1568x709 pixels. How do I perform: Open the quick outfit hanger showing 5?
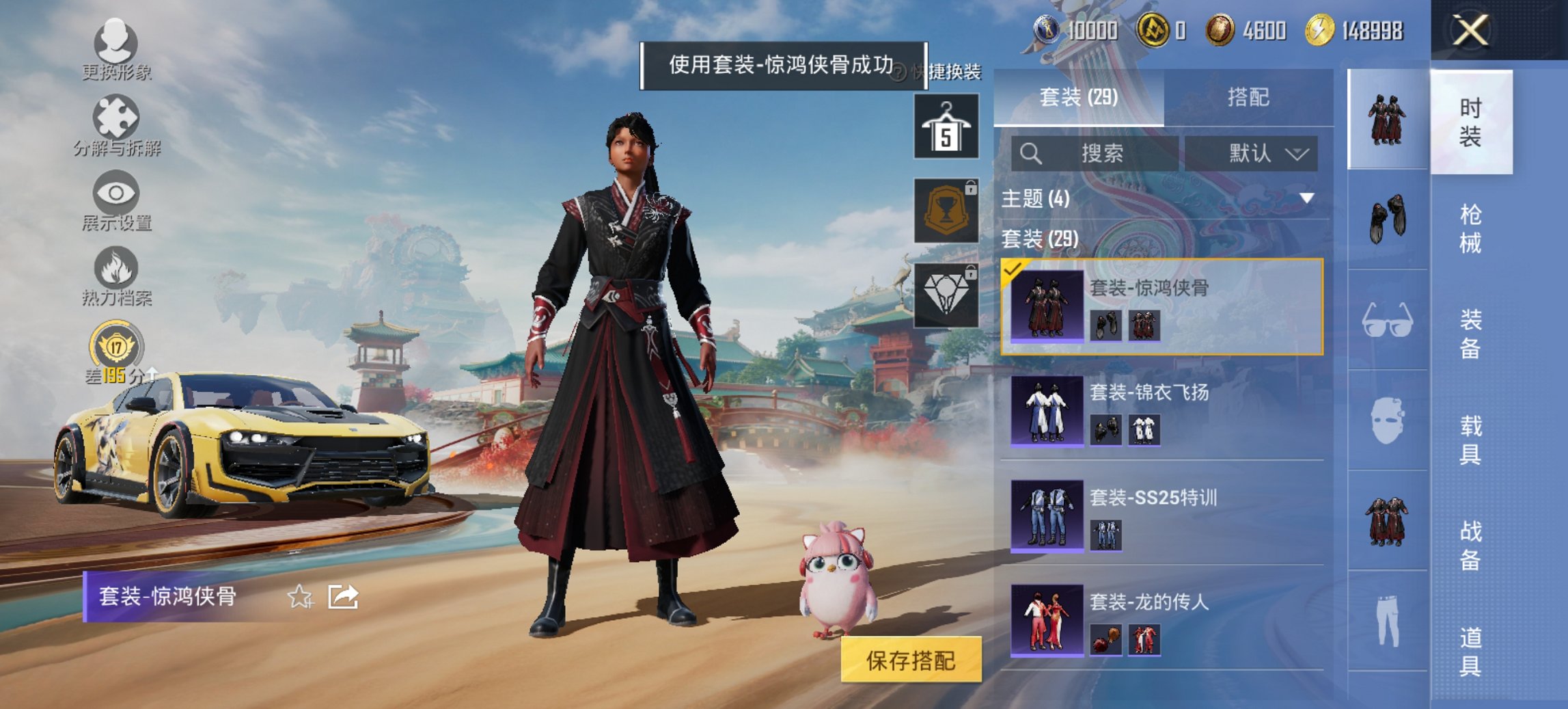coord(945,127)
